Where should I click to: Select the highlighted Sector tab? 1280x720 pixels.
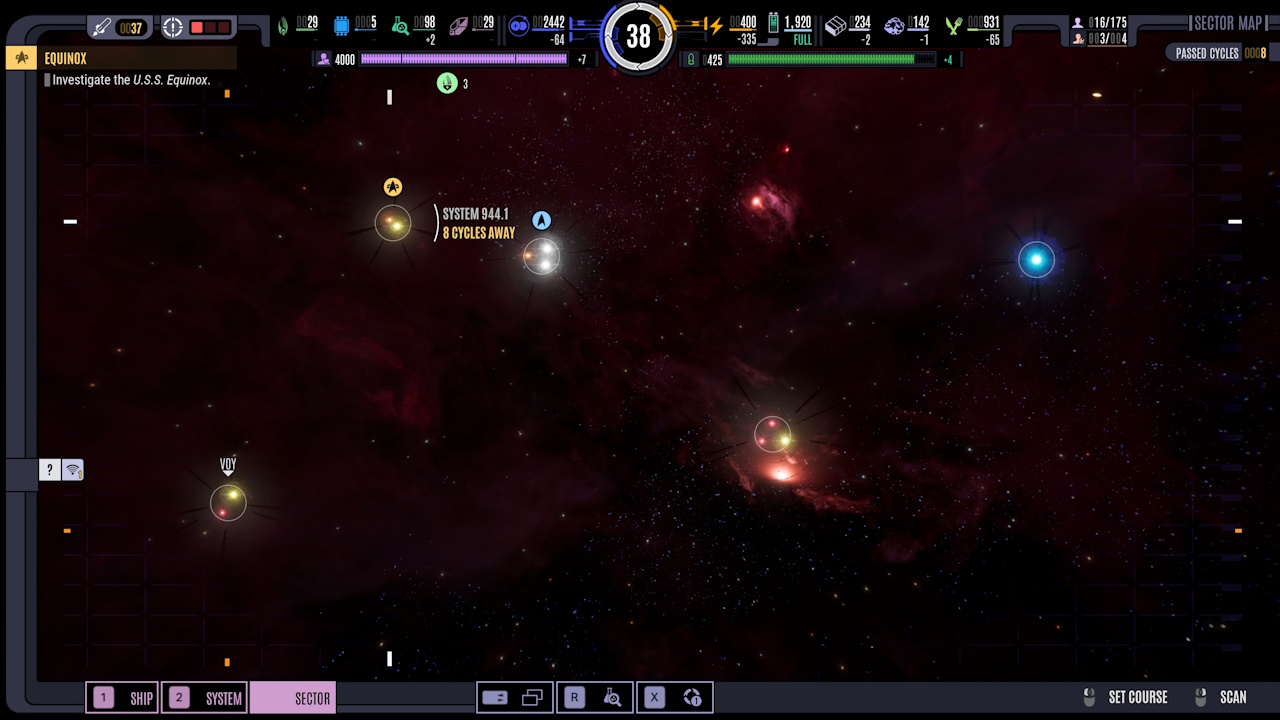[x=293, y=698]
